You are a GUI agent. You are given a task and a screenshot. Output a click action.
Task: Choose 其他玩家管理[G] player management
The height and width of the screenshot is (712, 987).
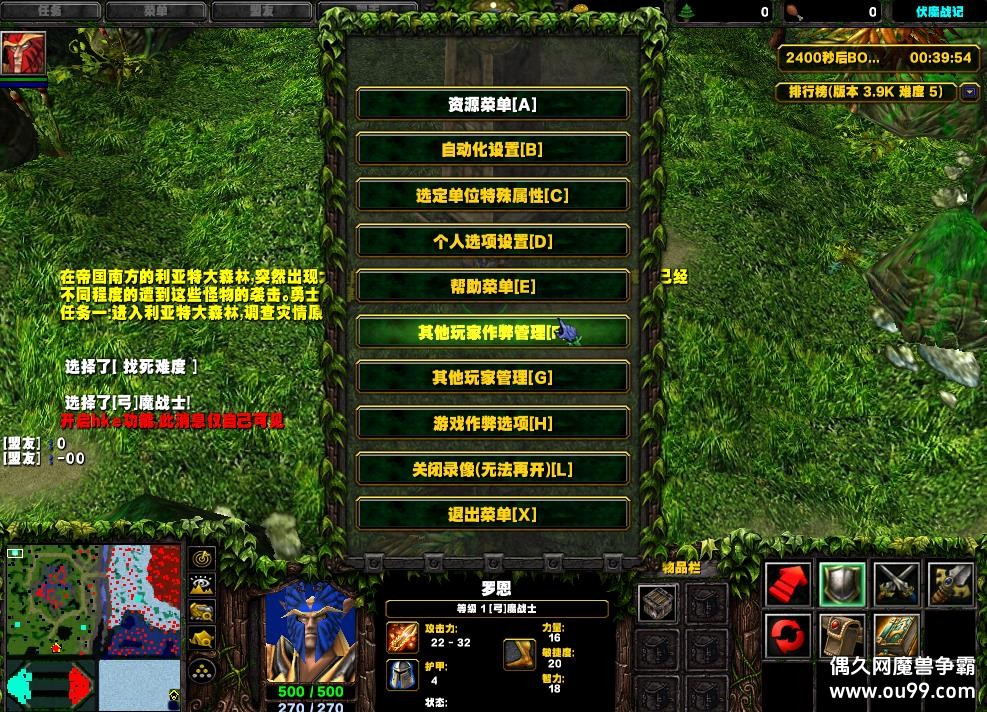click(492, 378)
